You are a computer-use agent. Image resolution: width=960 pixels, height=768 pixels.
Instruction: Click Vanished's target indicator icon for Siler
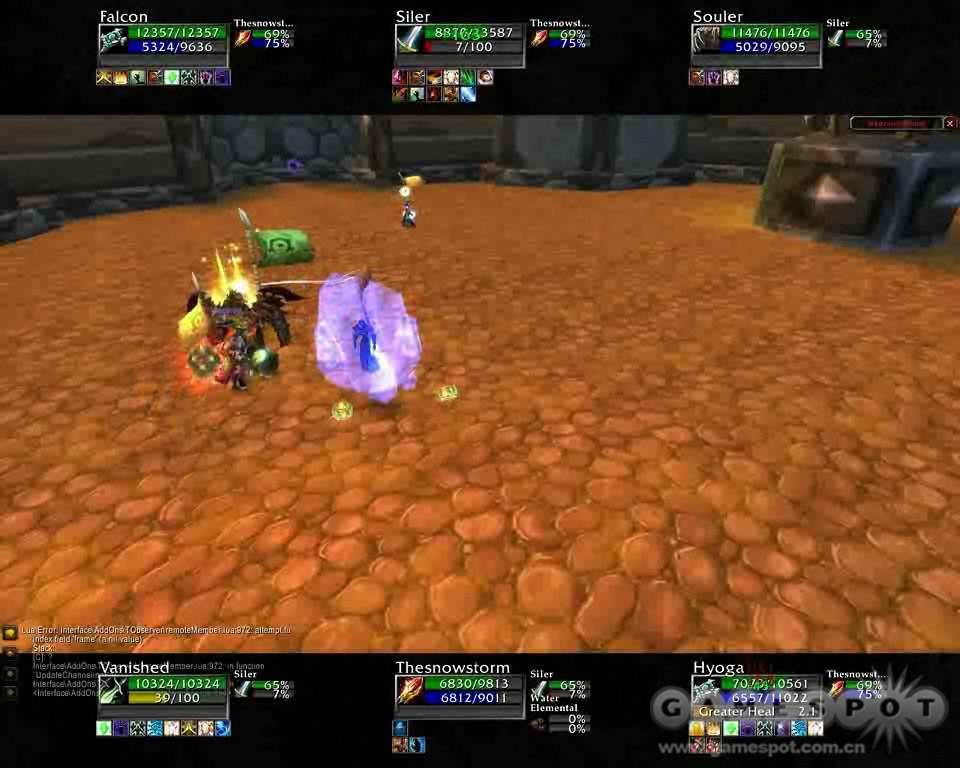coord(243,689)
